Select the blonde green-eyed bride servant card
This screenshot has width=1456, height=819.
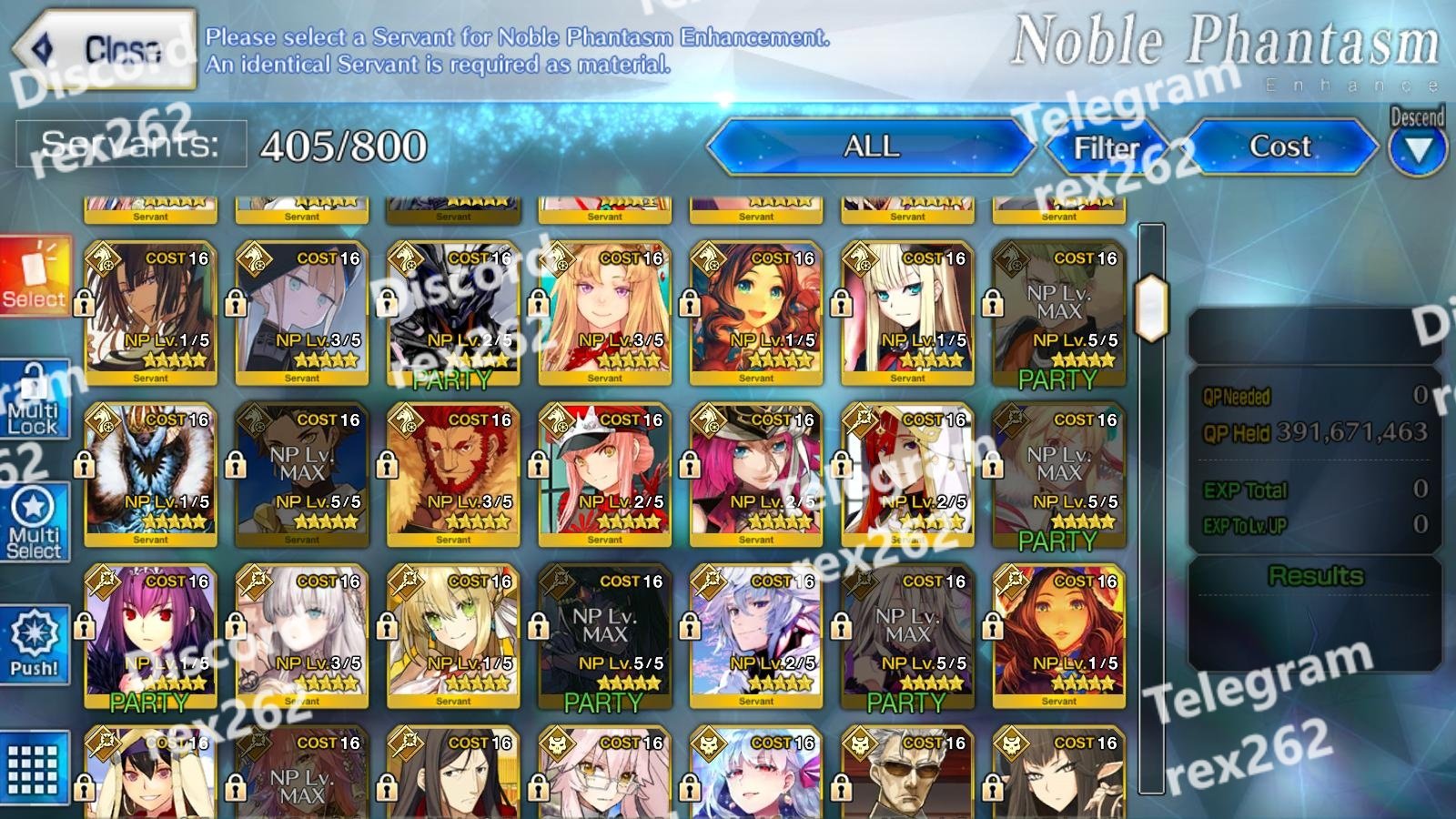[x=453, y=634]
